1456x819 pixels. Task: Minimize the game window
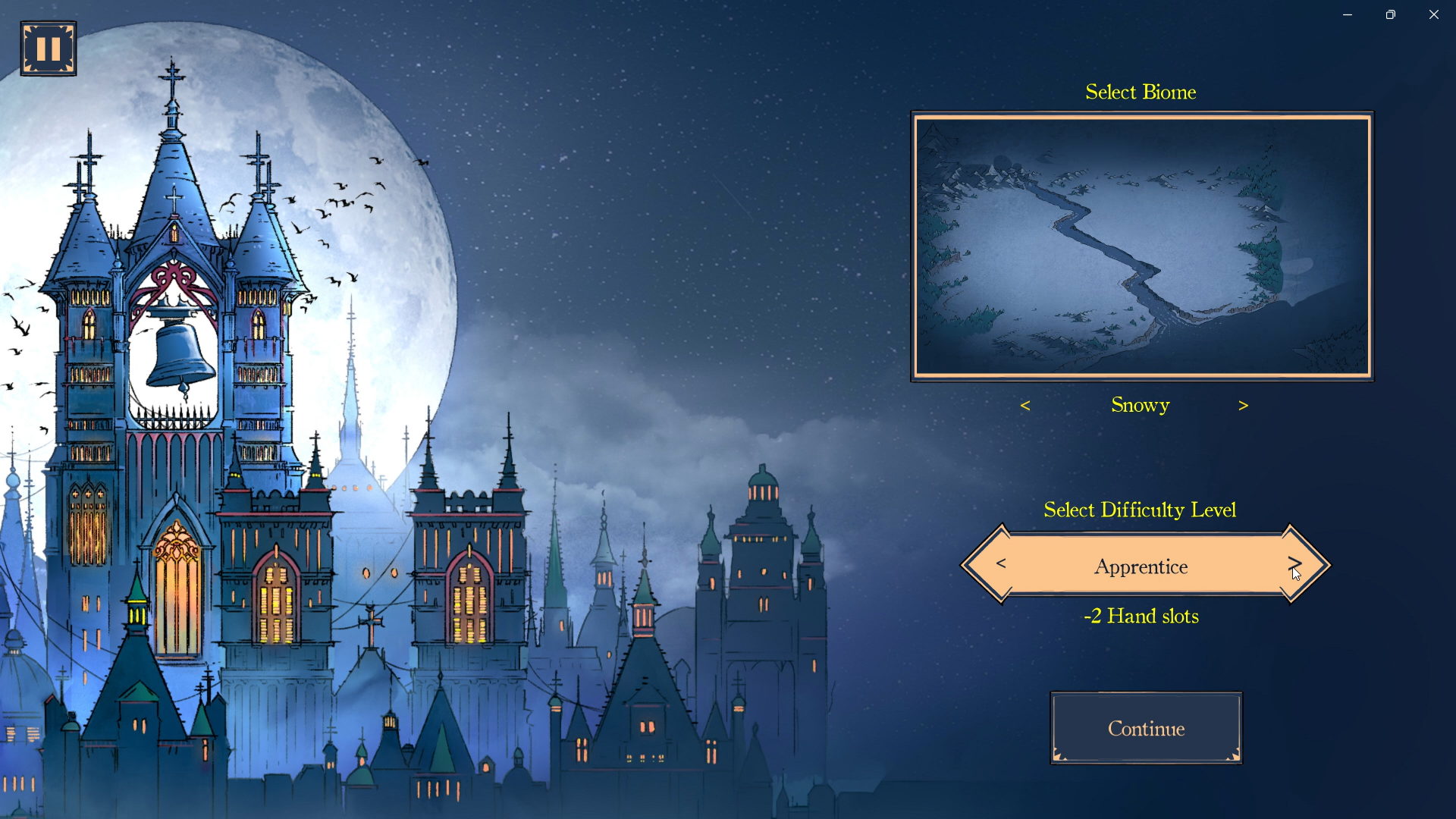click(x=1348, y=15)
